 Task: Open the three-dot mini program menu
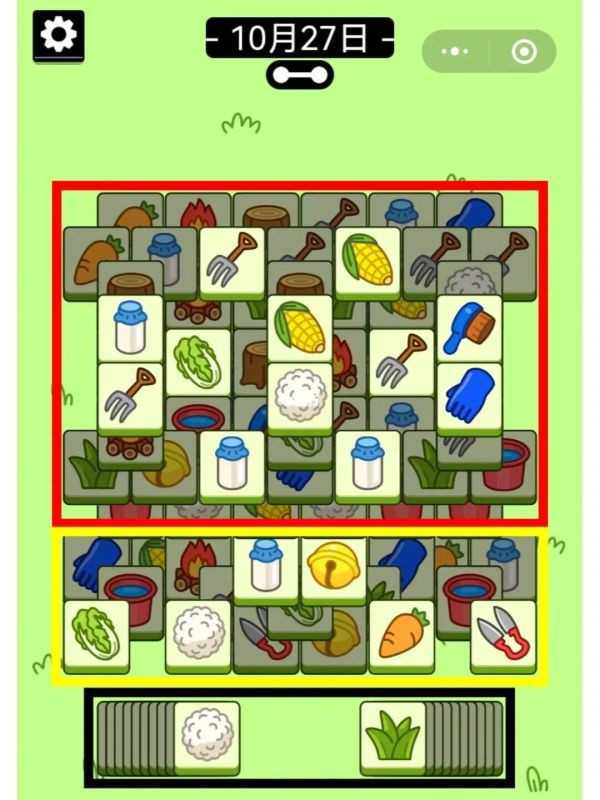(x=456, y=51)
